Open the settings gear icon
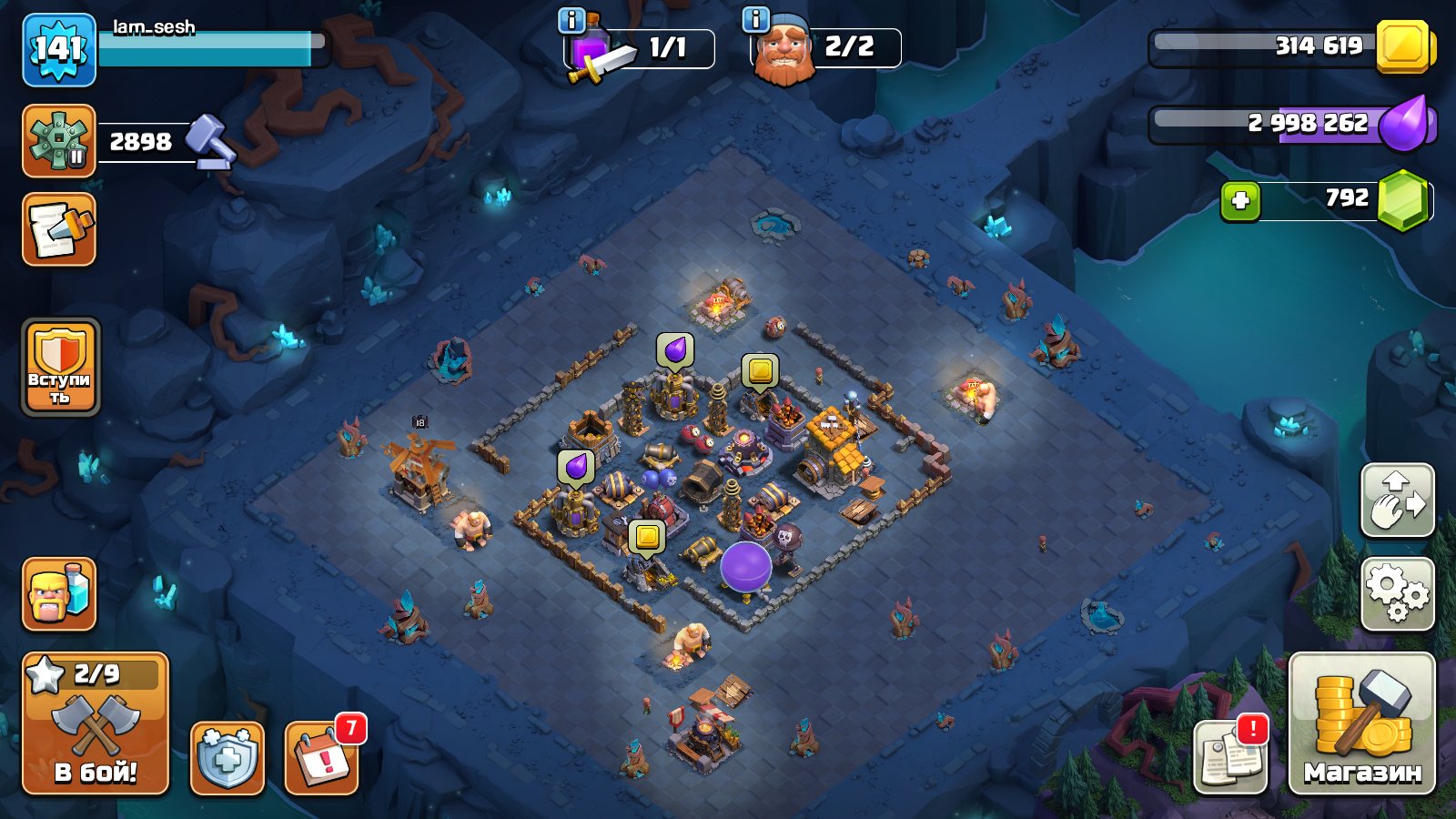 [x=1399, y=591]
